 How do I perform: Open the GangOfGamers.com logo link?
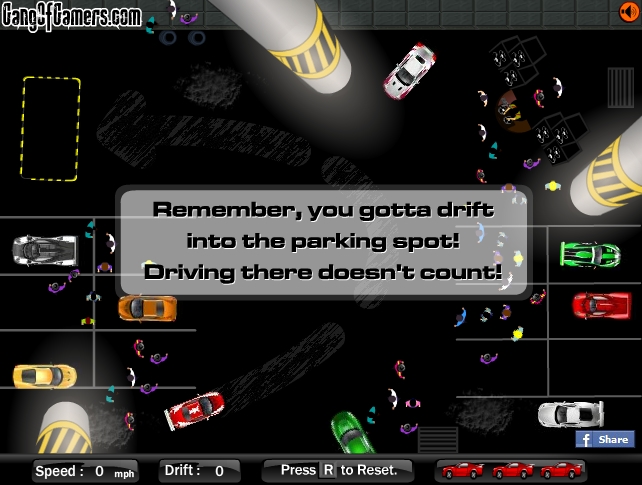71,14
